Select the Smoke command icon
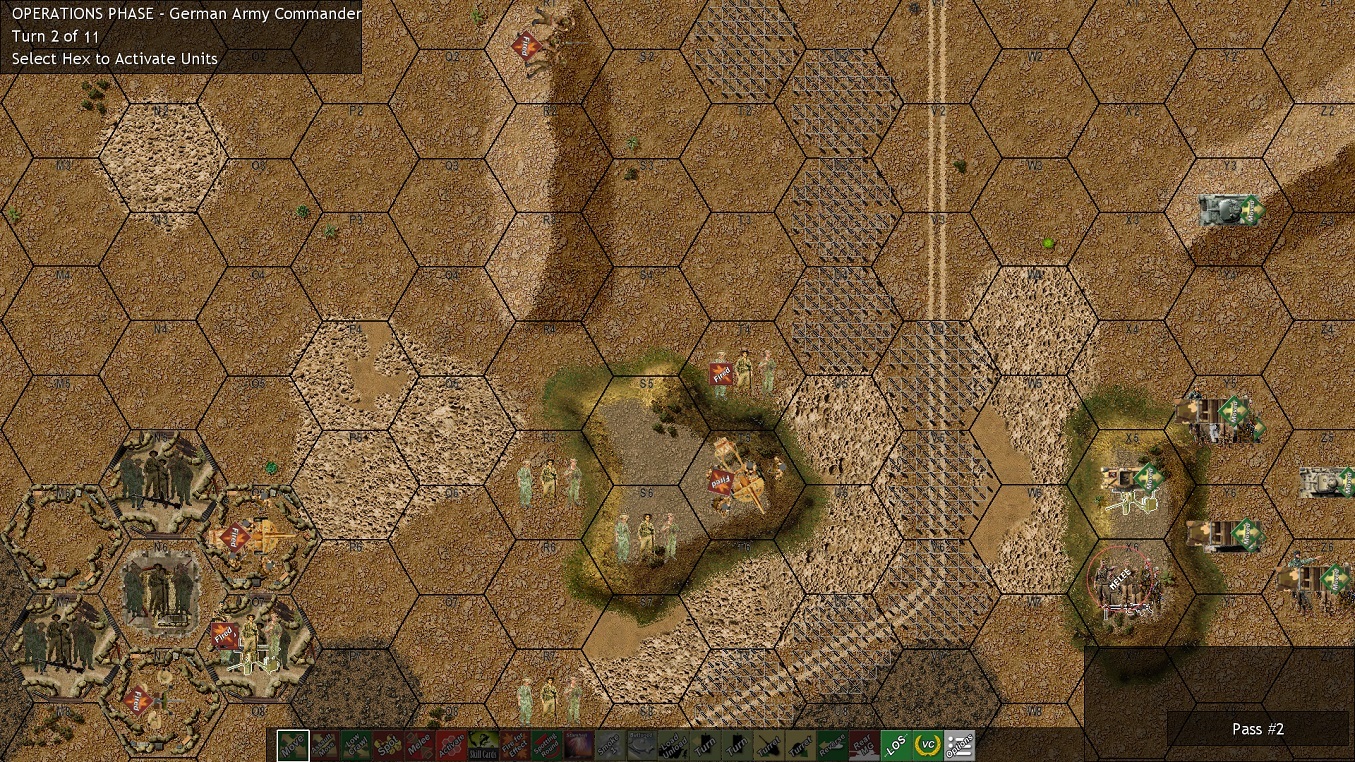1355x762 pixels. [610, 745]
